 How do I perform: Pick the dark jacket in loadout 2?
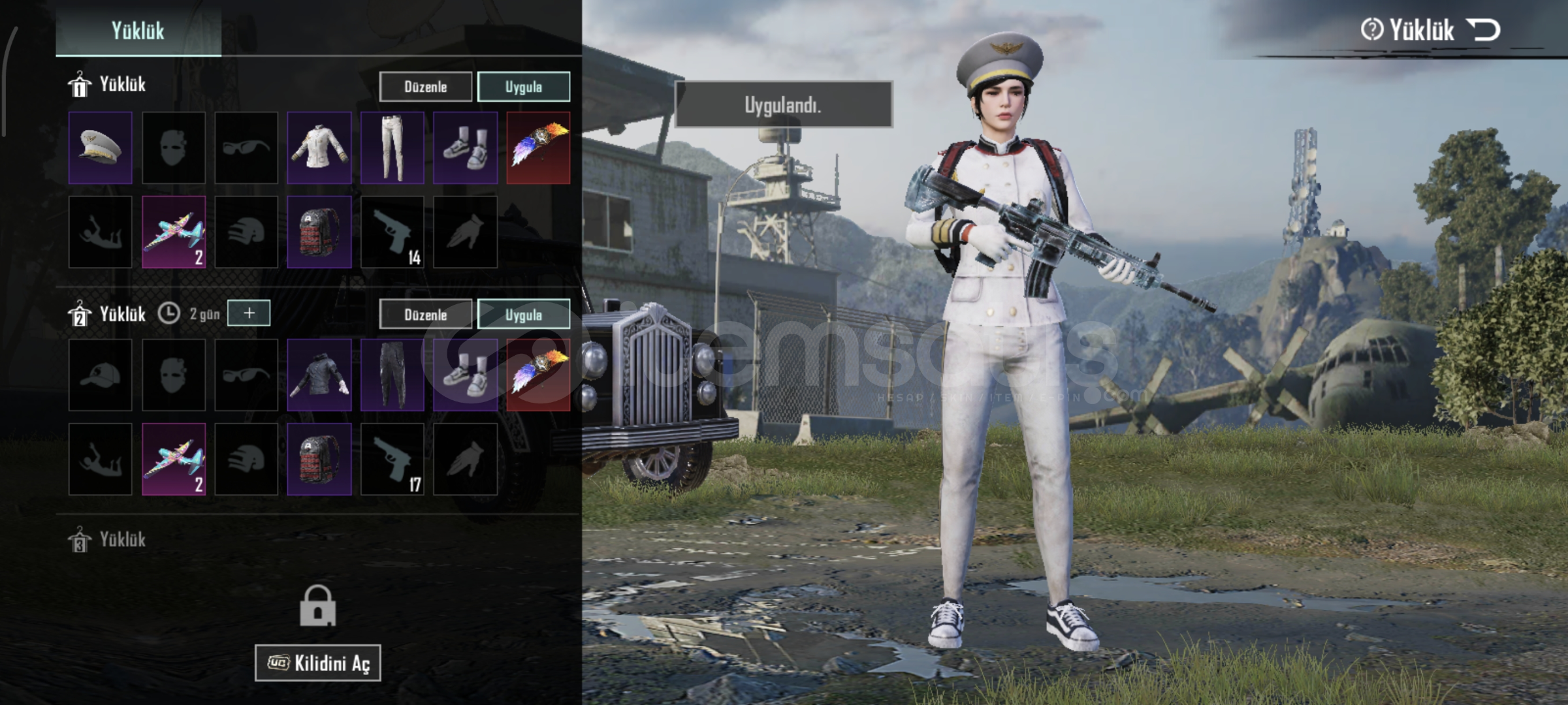(319, 375)
